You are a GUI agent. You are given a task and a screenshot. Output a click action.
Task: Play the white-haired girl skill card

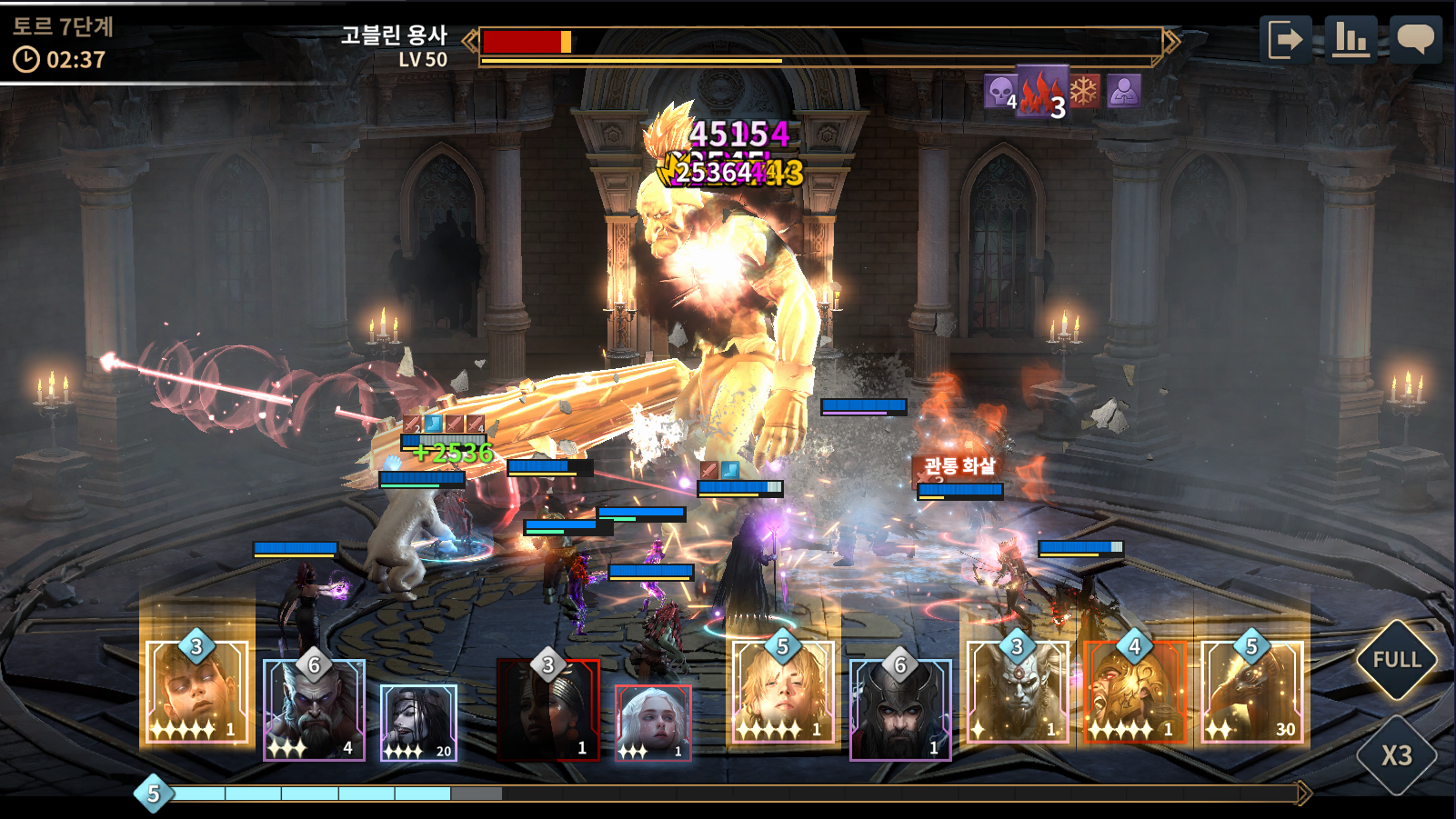click(653, 723)
